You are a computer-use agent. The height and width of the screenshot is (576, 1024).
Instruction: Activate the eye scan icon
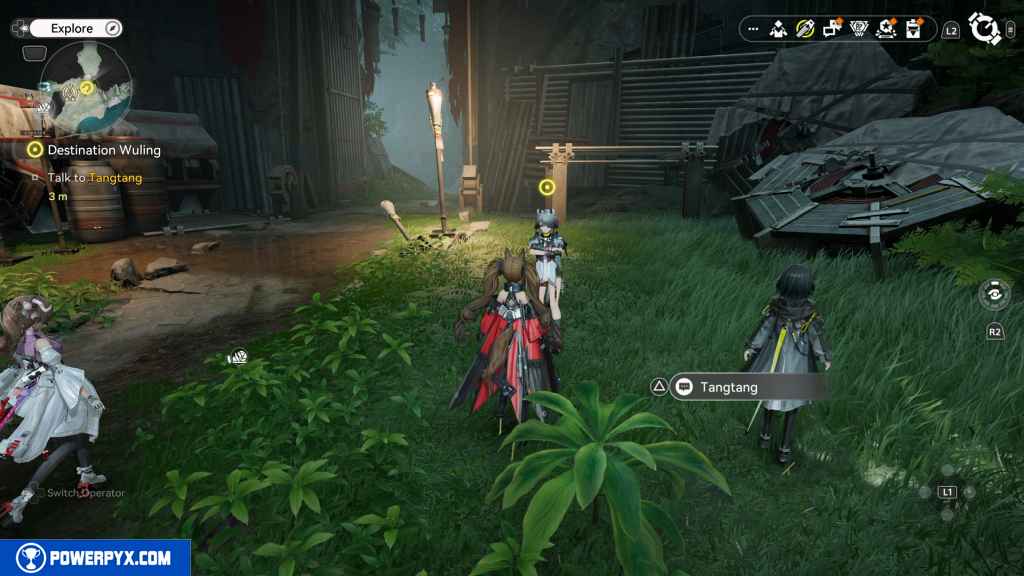coord(994,294)
